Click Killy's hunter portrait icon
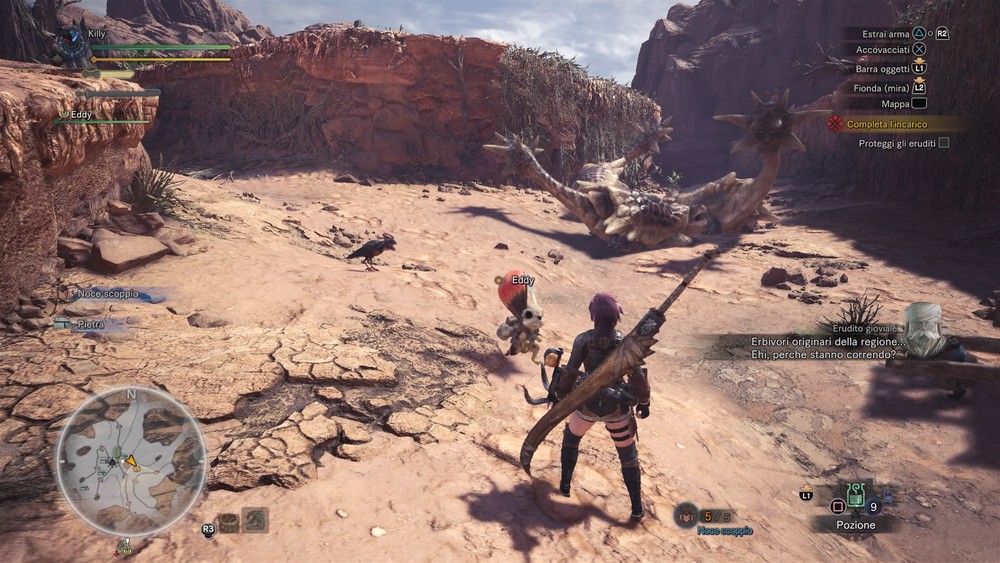This screenshot has height=563, width=1000. tap(71, 43)
